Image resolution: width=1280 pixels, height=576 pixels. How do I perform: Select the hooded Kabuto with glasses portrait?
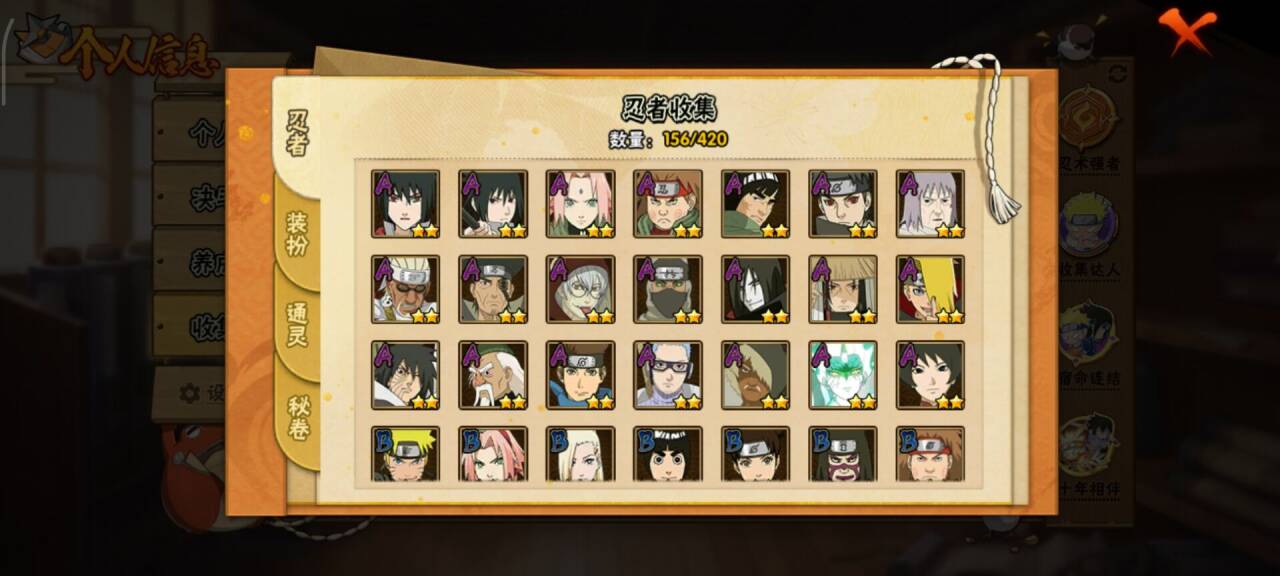pyautogui.click(x=580, y=290)
